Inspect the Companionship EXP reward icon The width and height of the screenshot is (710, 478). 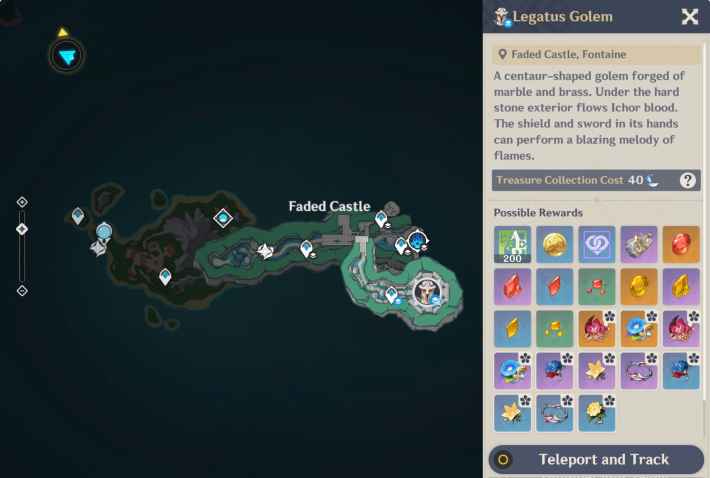[x=596, y=244]
